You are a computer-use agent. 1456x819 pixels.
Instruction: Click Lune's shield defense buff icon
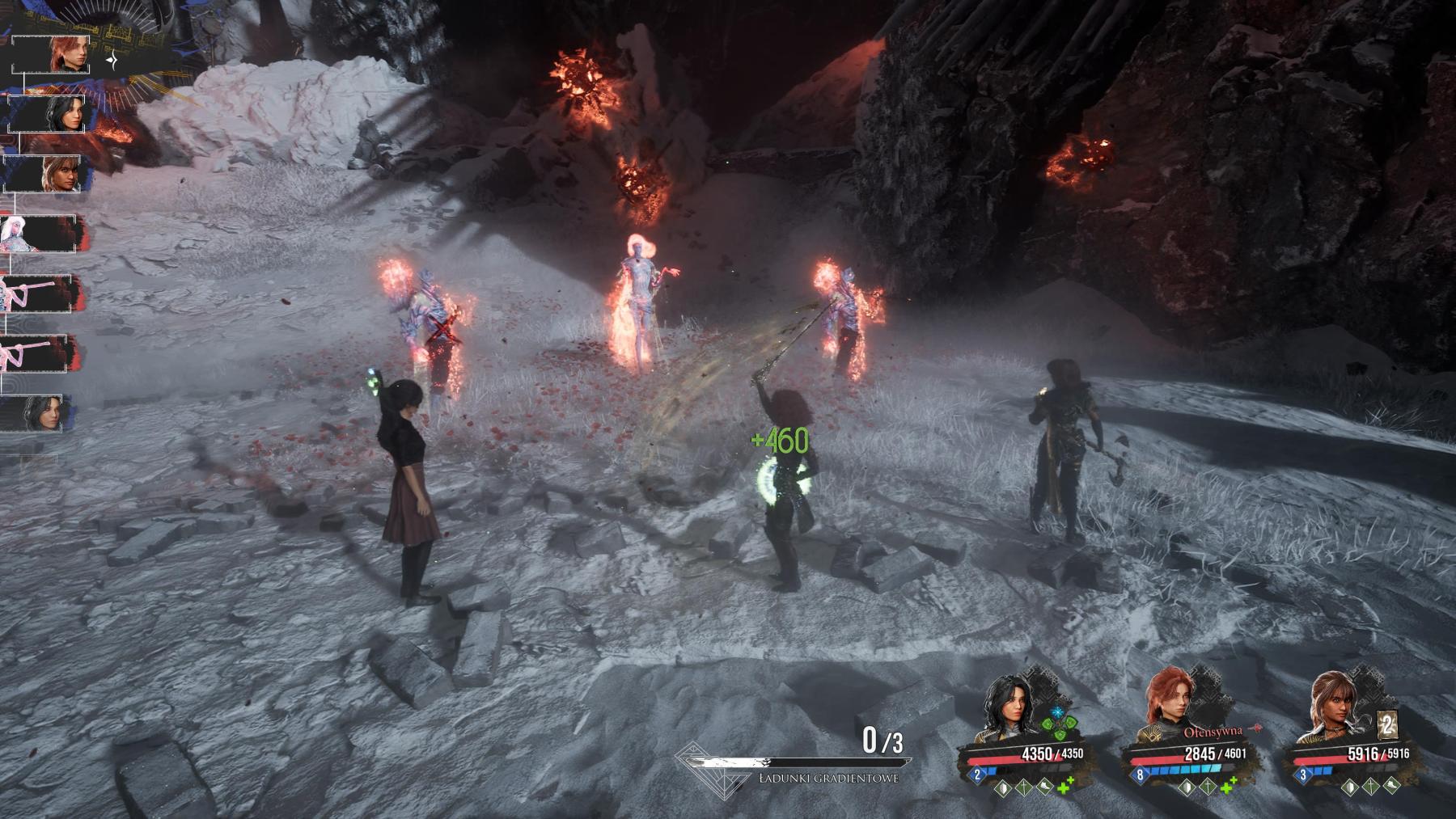1003,786
